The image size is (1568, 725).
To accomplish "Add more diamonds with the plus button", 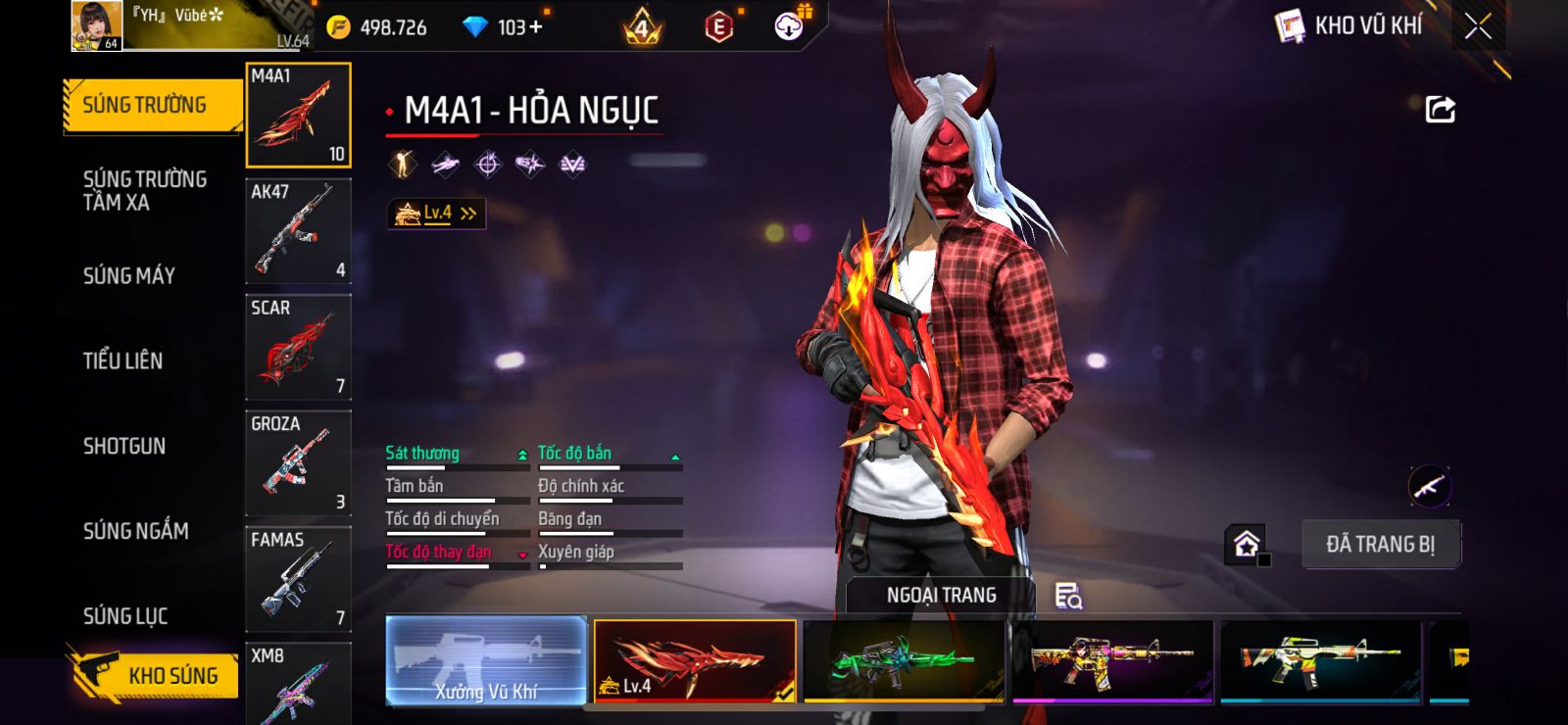I will 535,26.
